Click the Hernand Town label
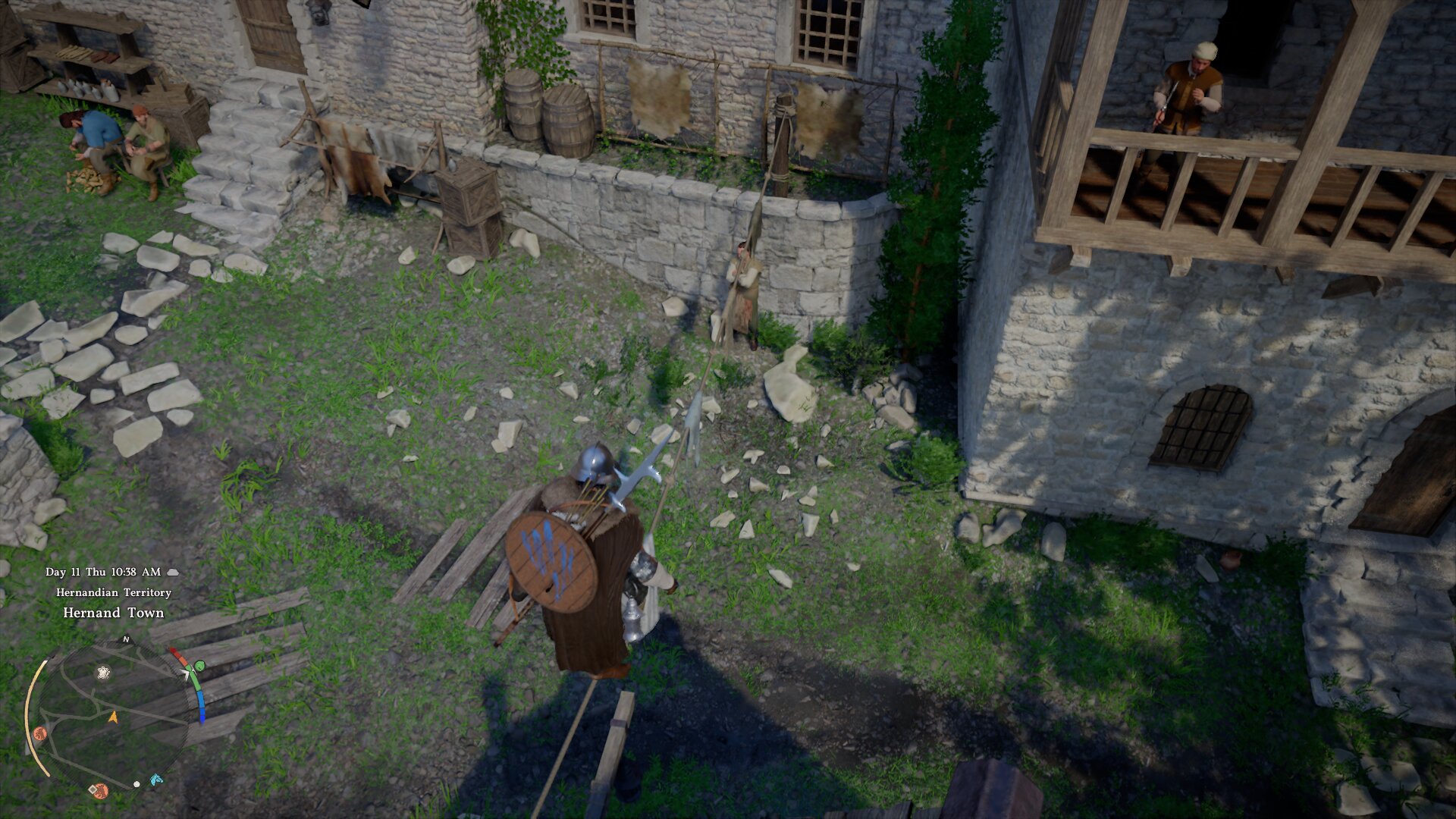The width and height of the screenshot is (1456, 819). tap(112, 612)
